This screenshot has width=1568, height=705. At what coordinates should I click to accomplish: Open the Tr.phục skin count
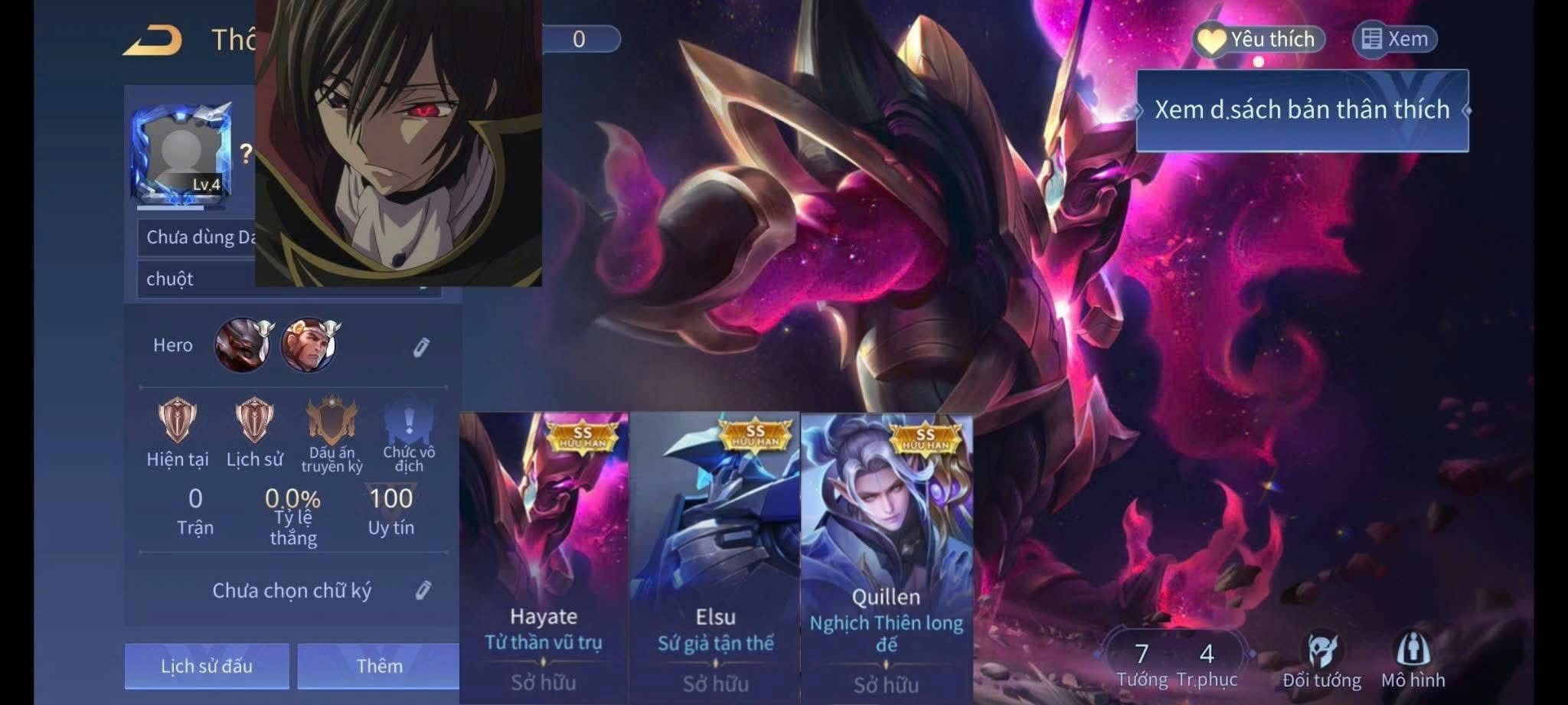pyautogui.click(x=1207, y=663)
